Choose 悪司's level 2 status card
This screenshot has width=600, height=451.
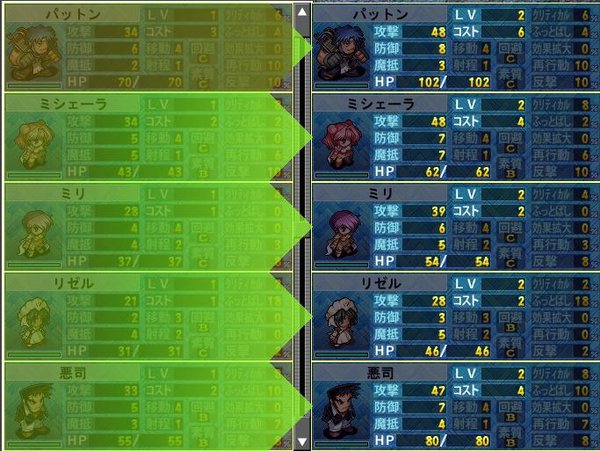click(455, 406)
